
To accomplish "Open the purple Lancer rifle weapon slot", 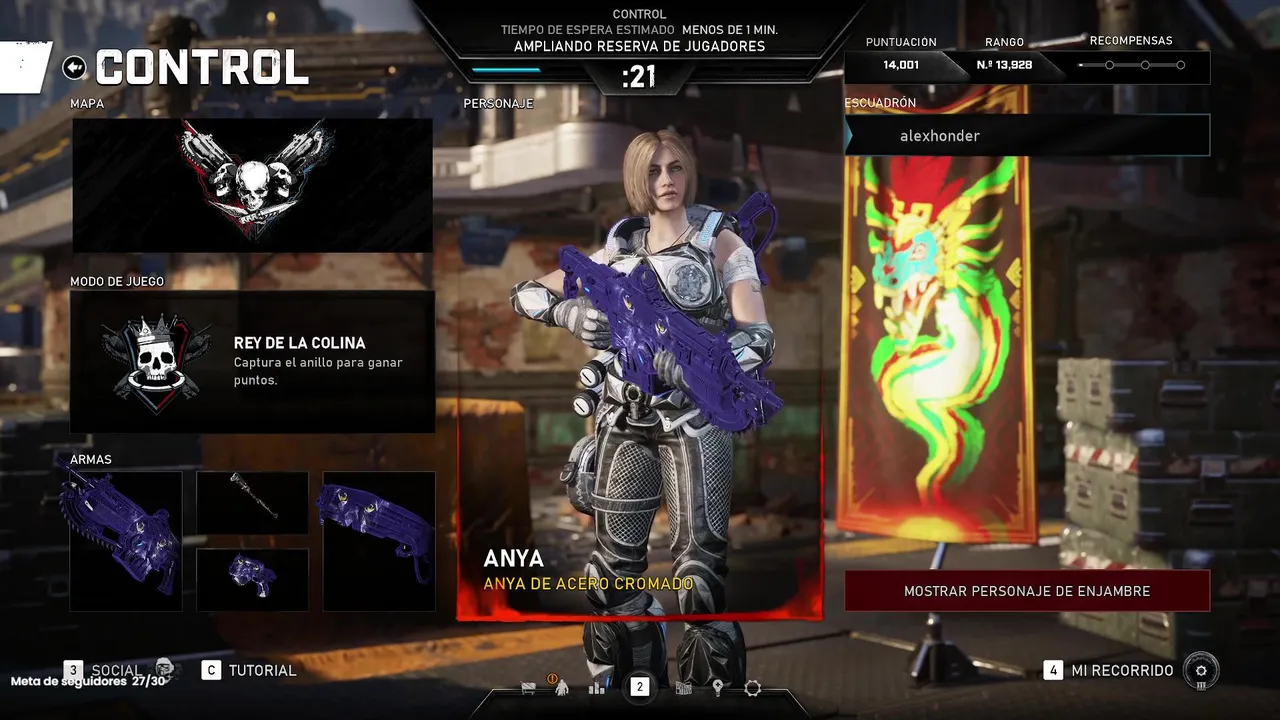I will tap(126, 541).
